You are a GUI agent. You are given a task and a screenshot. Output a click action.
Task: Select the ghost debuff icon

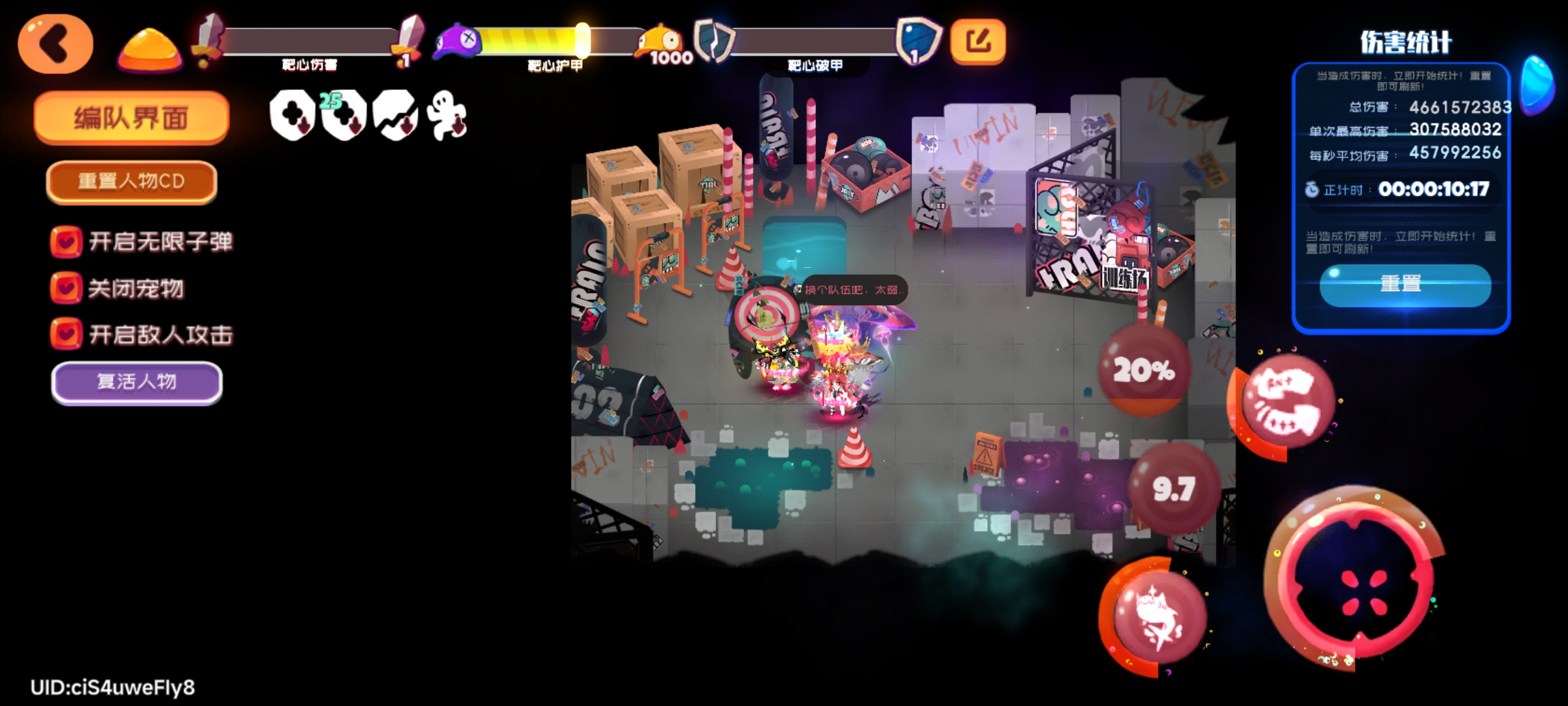446,116
